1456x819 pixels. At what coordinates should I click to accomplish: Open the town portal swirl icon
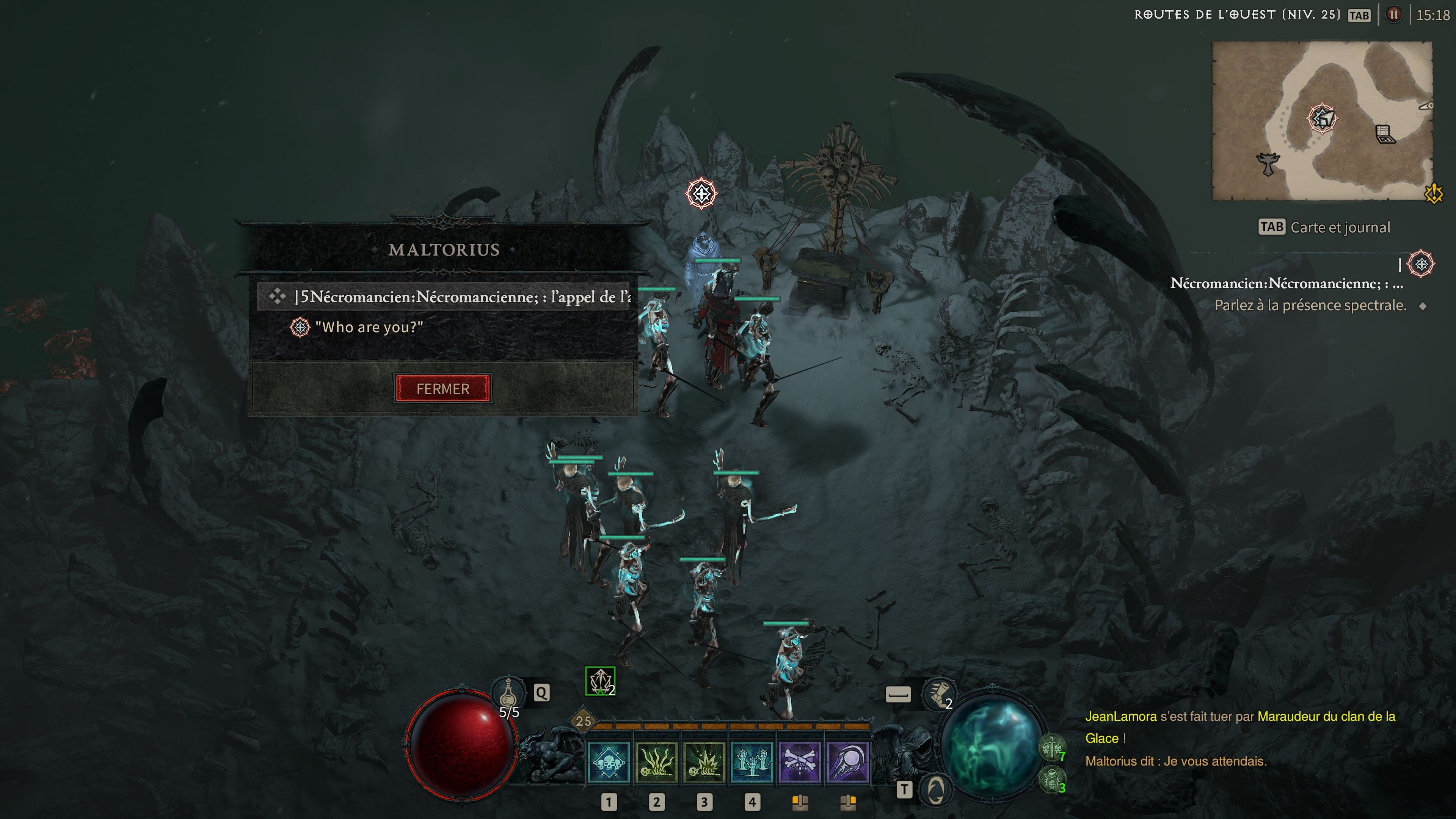tap(935, 789)
